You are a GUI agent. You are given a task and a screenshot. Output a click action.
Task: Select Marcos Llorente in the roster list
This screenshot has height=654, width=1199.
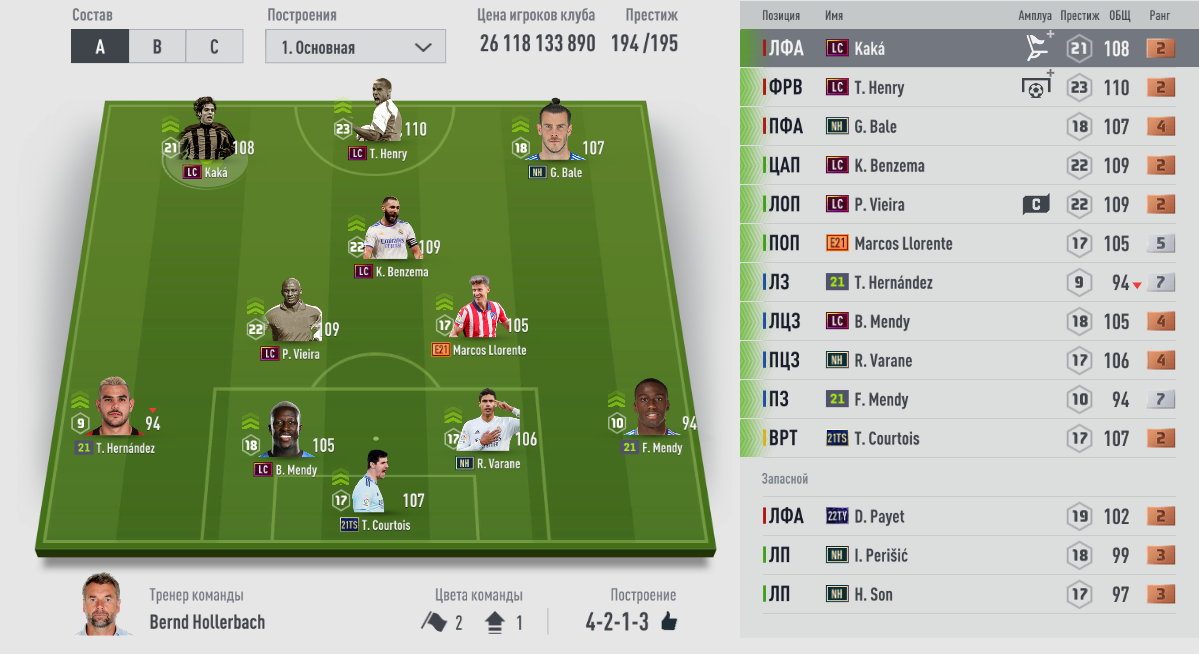(x=968, y=244)
